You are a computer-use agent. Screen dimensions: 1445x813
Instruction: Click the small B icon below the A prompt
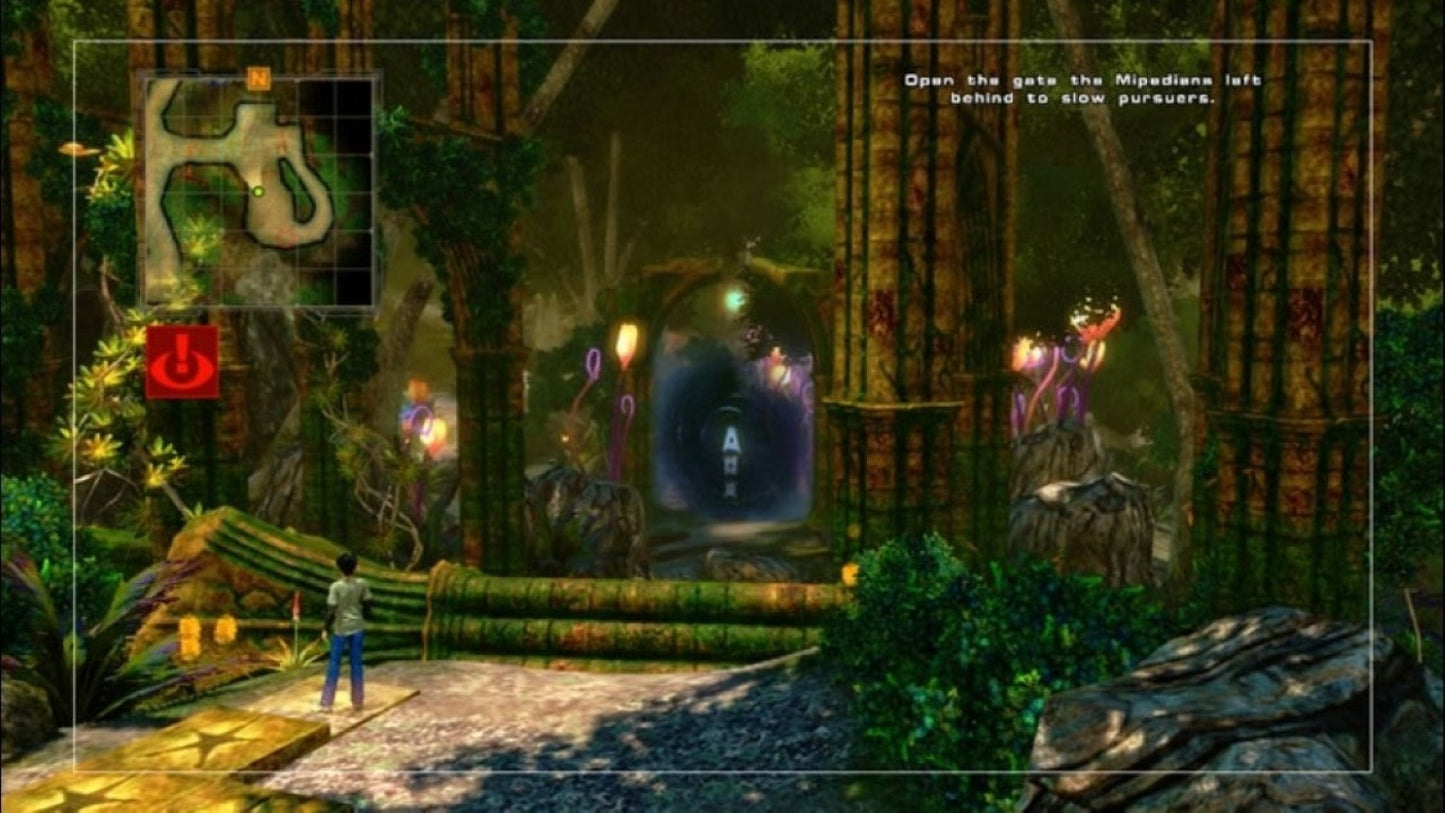pos(731,465)
